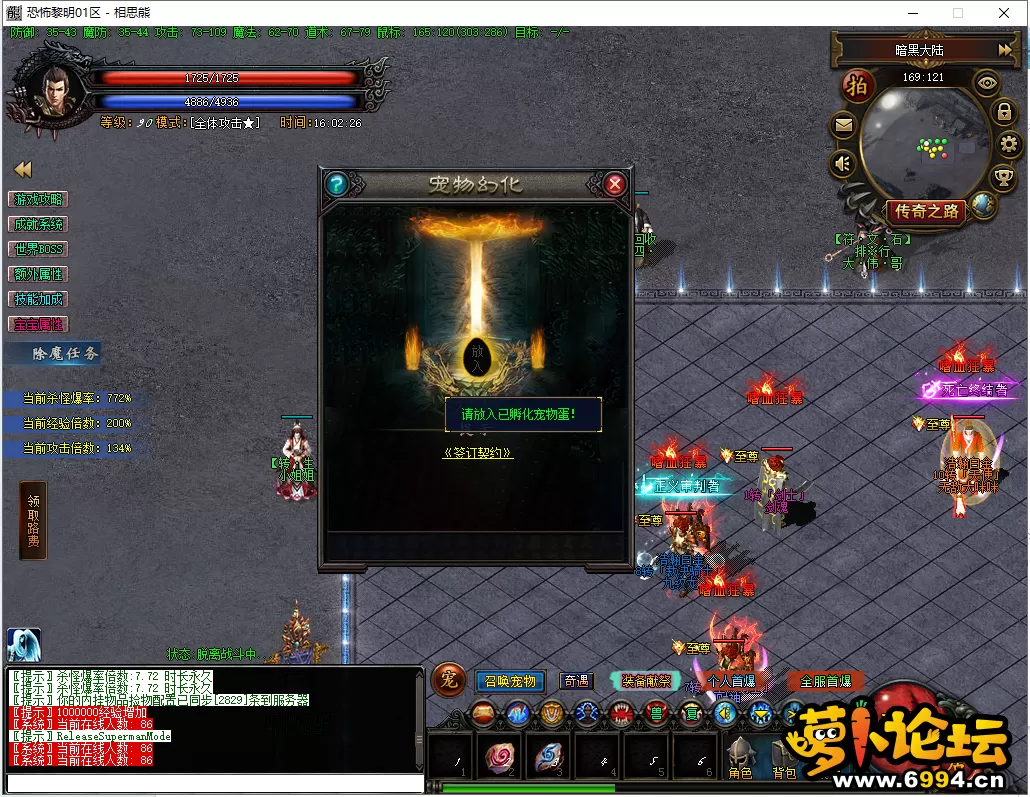Open the 宝宝属性 pet attributes menu
The width and height of the screenshot is (1030, 797).
[x=38, y=324]
